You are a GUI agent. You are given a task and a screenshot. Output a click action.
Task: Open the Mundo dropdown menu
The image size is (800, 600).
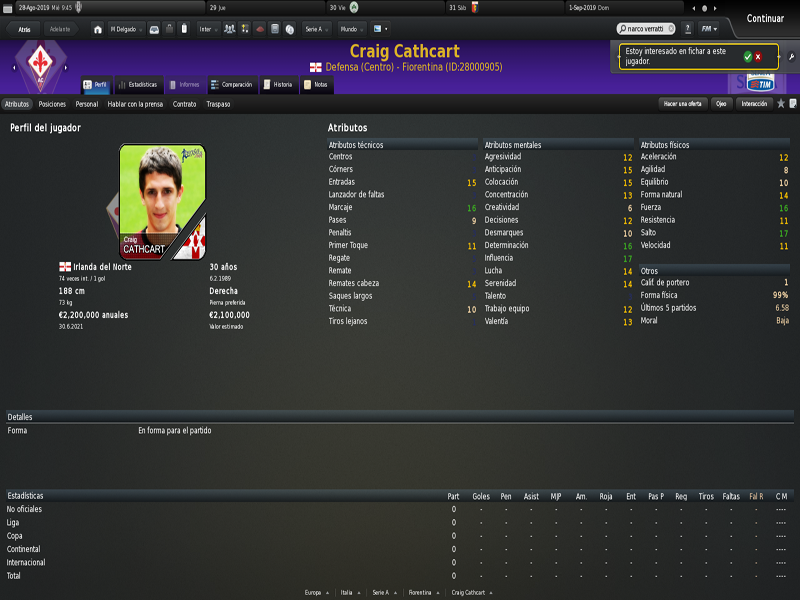pos(350,29)
